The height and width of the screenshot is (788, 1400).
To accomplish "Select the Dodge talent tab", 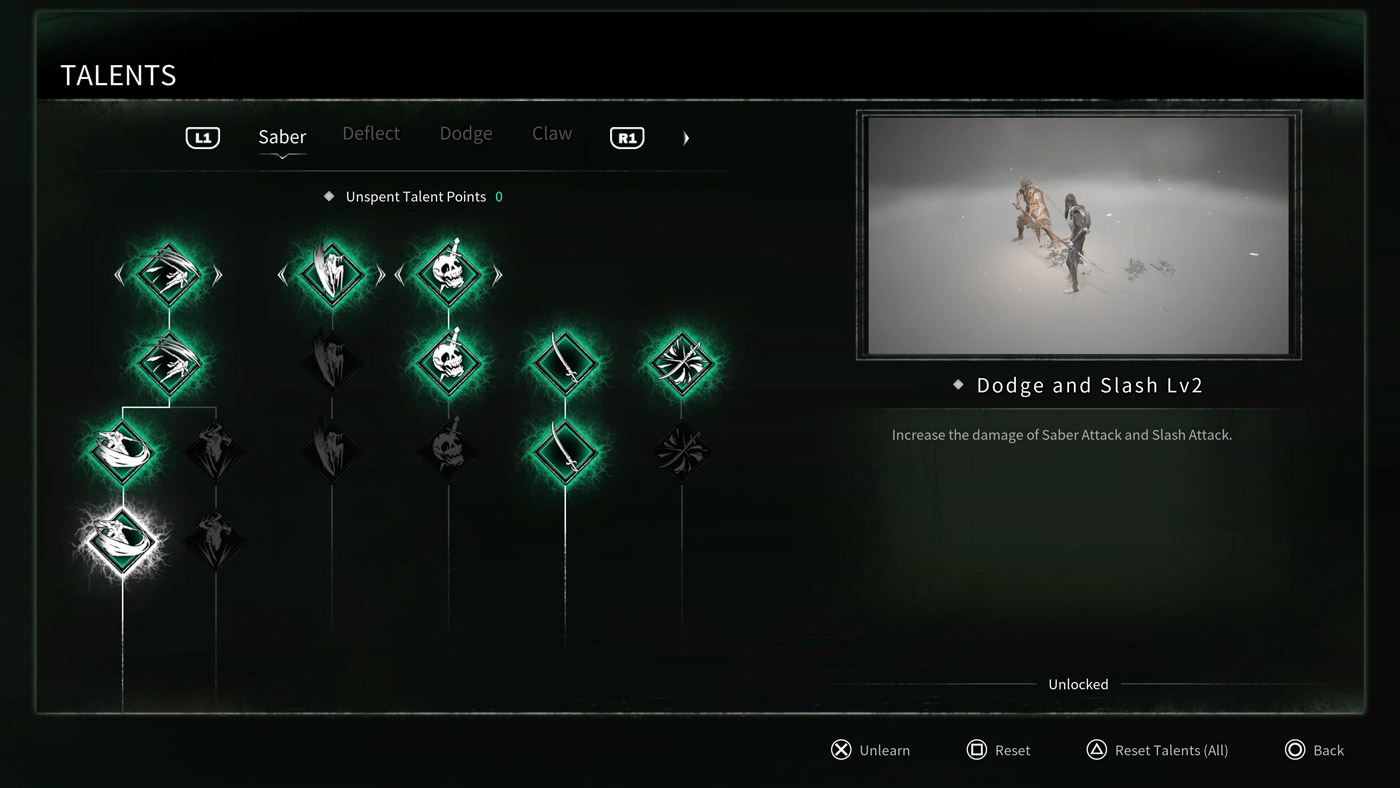I will (x=466, y=134).
